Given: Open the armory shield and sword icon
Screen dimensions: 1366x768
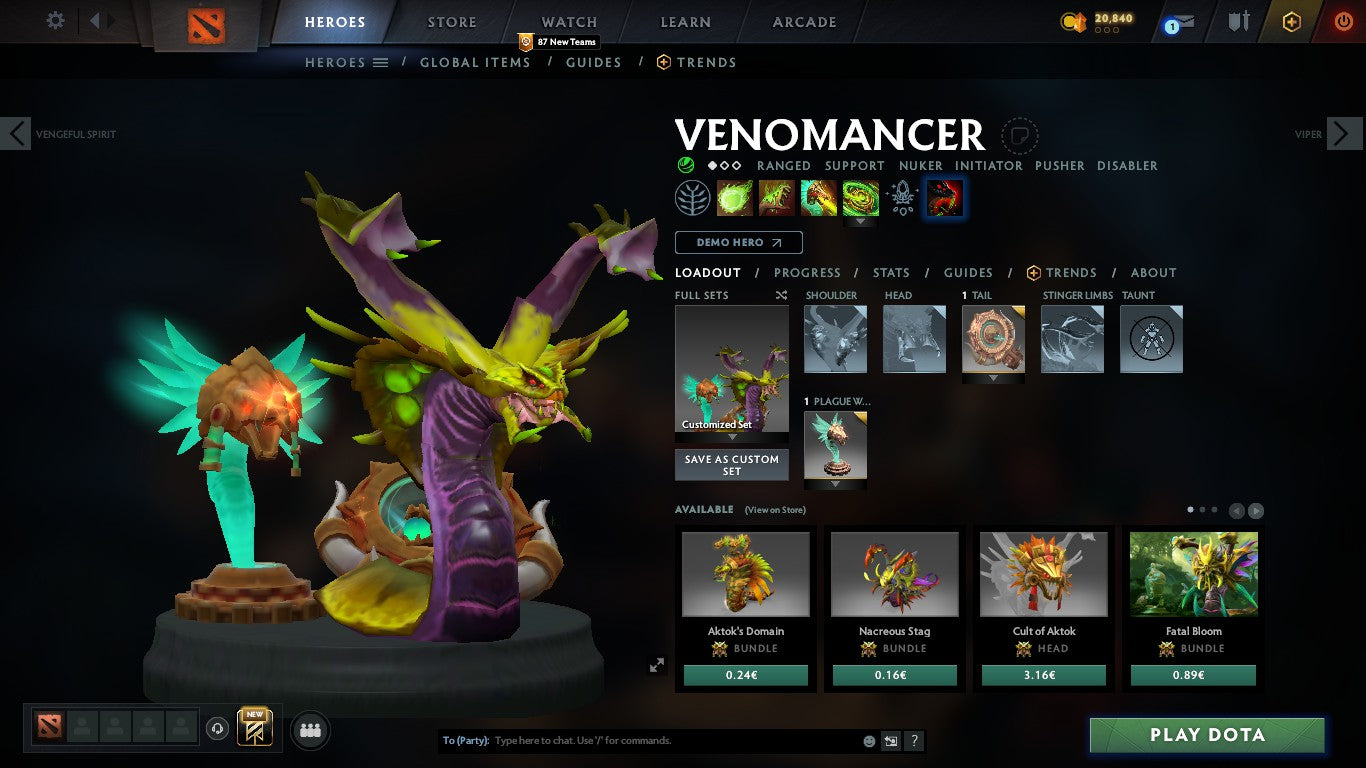Looking at the screenshot, I should pyautogui.click(x=1239, y=20).
